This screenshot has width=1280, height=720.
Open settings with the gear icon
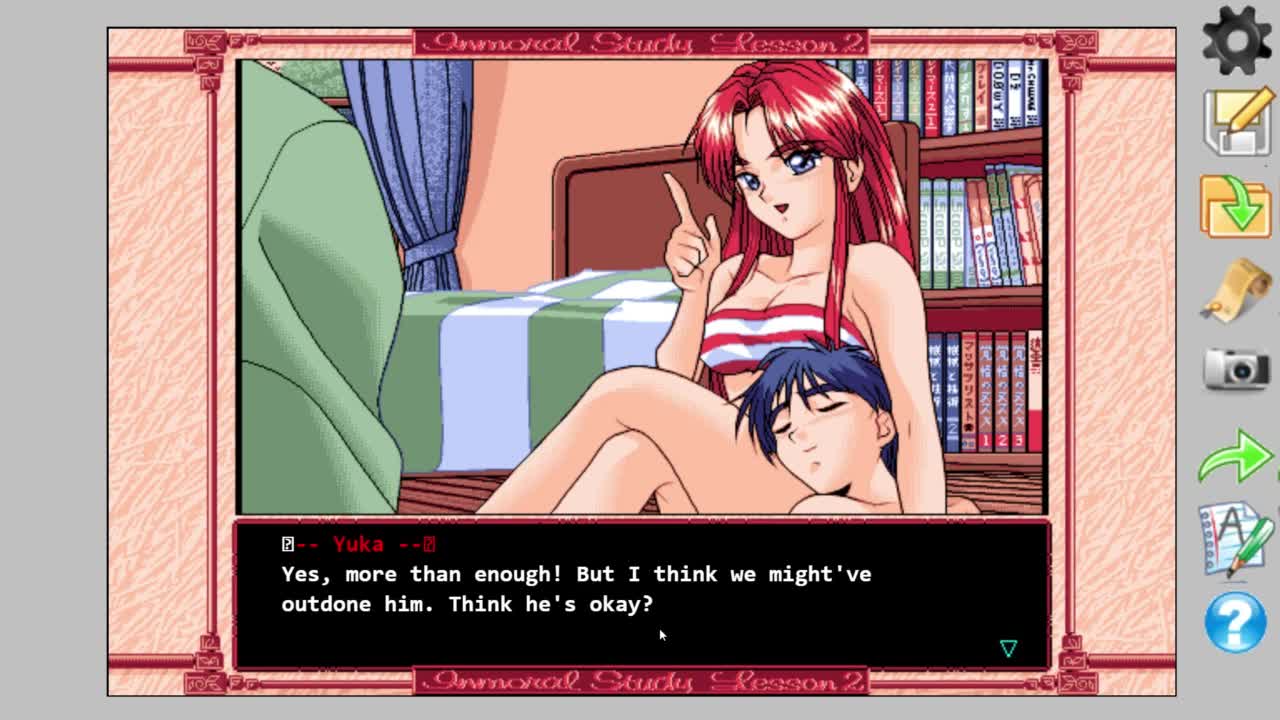point(1236,41)
